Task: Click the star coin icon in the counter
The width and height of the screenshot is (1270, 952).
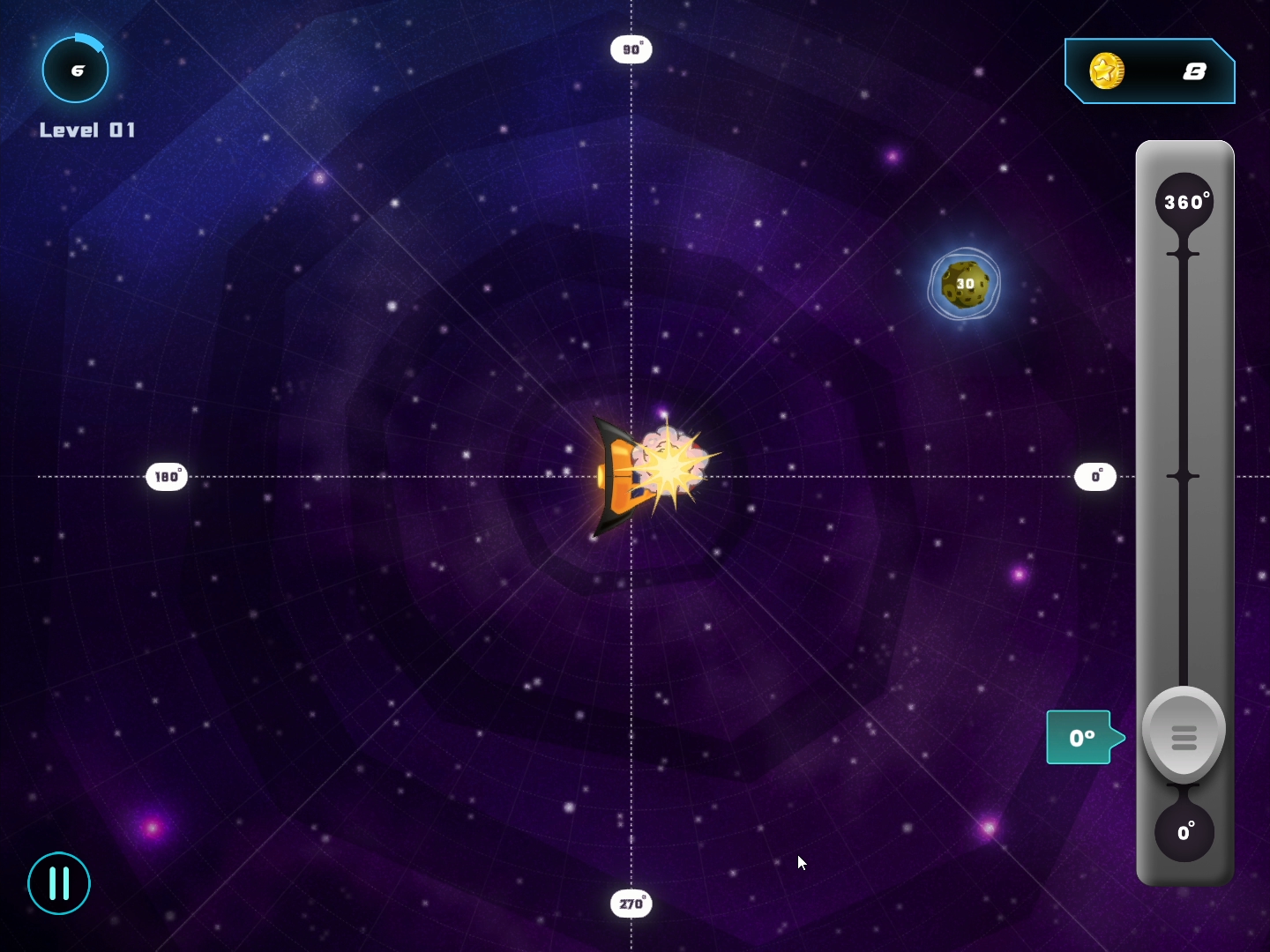Action: 1108,72
